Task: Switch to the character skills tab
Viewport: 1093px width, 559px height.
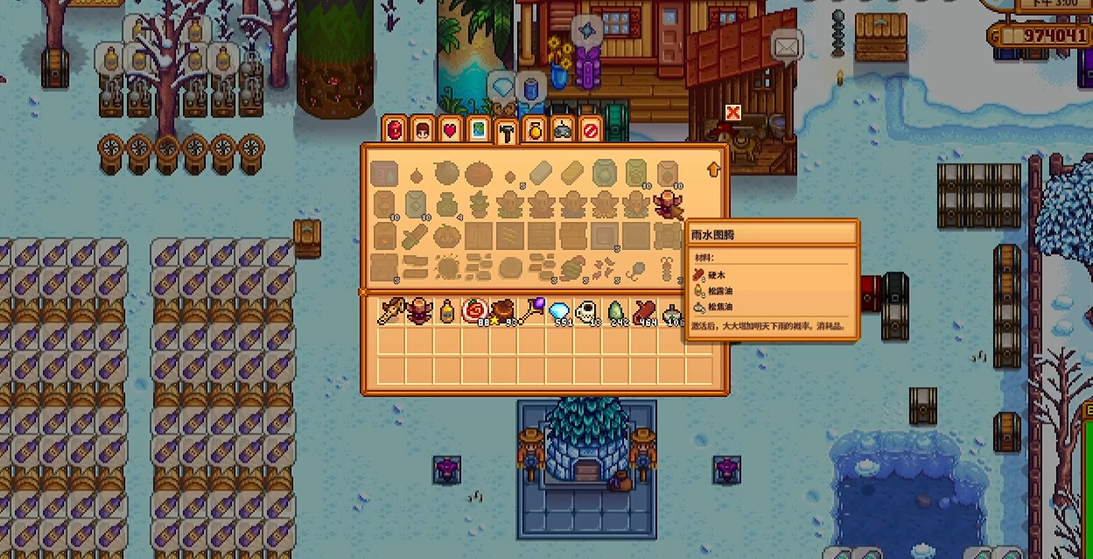Action: (x=423, y=129)
